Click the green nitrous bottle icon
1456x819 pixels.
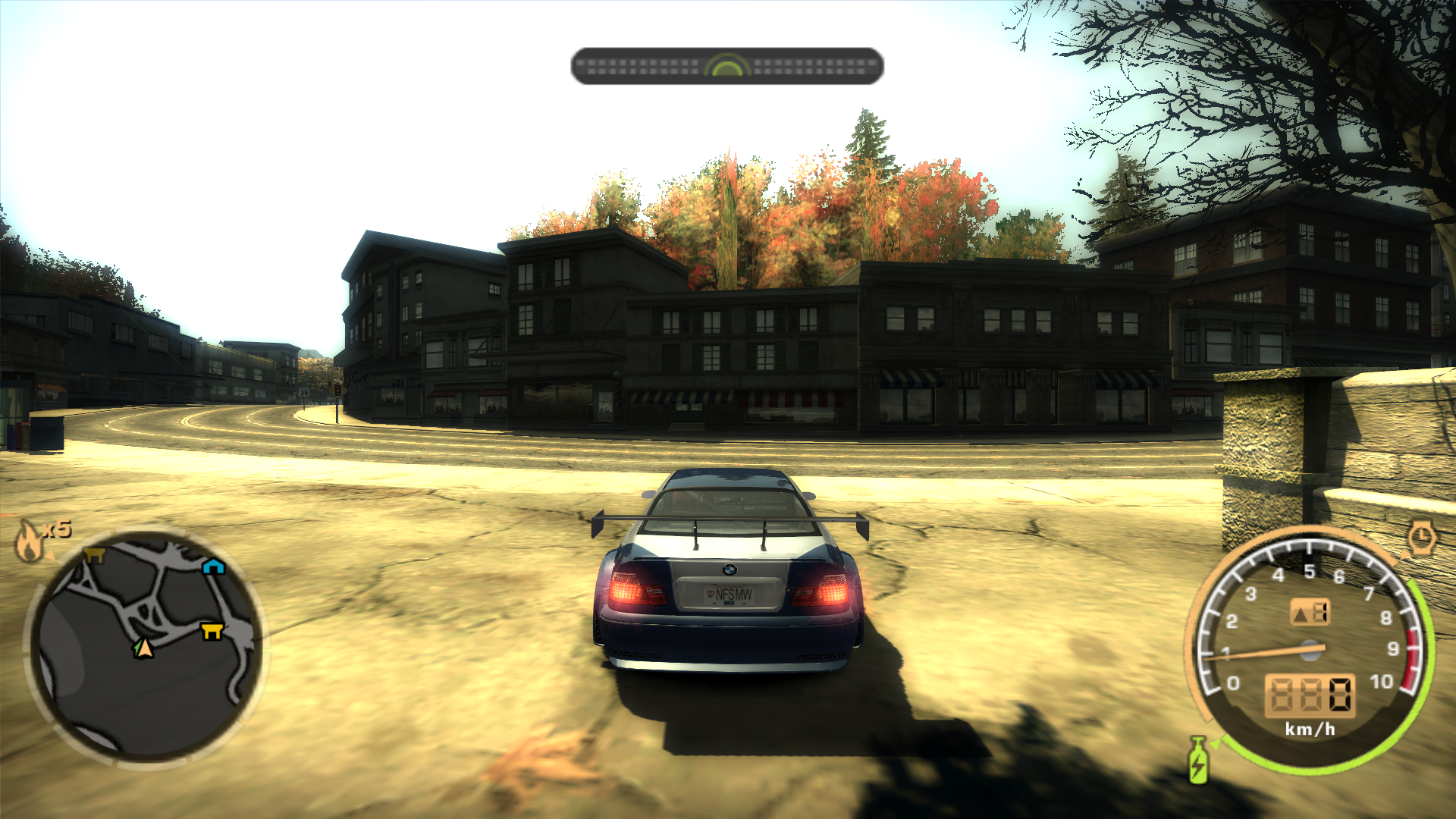pos(1197,761)
